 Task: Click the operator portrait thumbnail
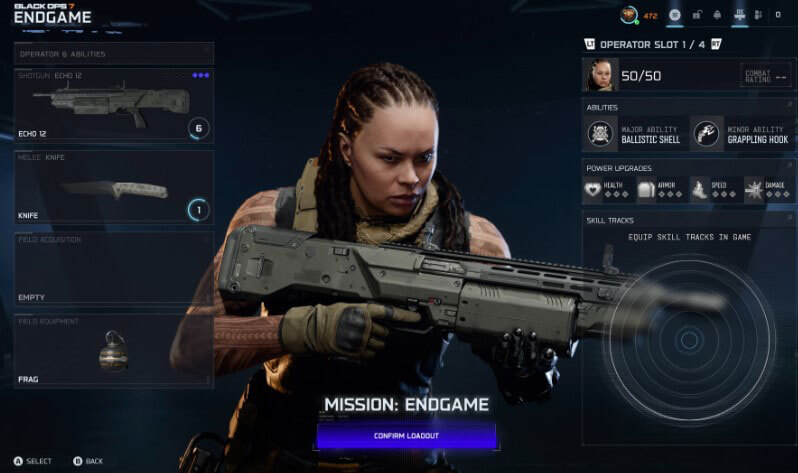603,75
